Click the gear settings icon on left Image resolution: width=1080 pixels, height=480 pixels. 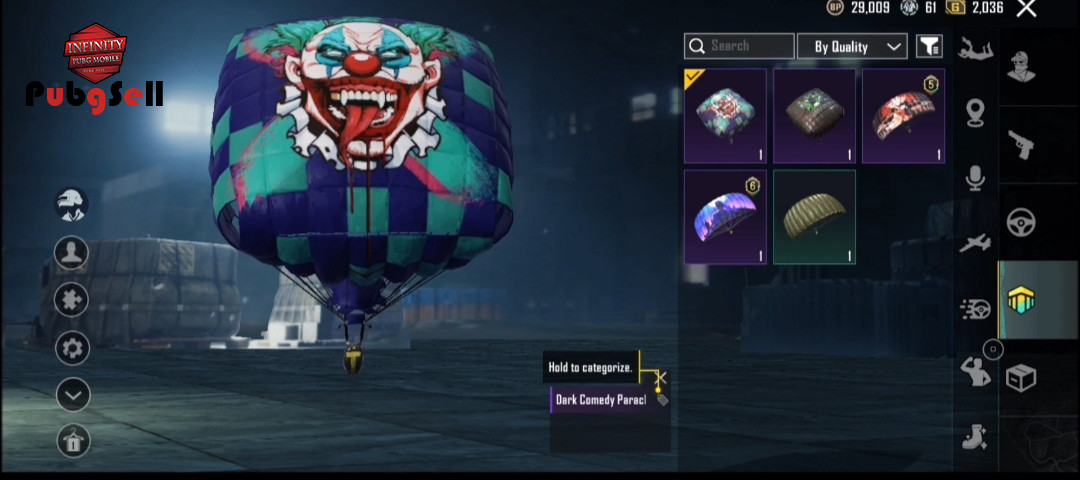tap(72, 349)
